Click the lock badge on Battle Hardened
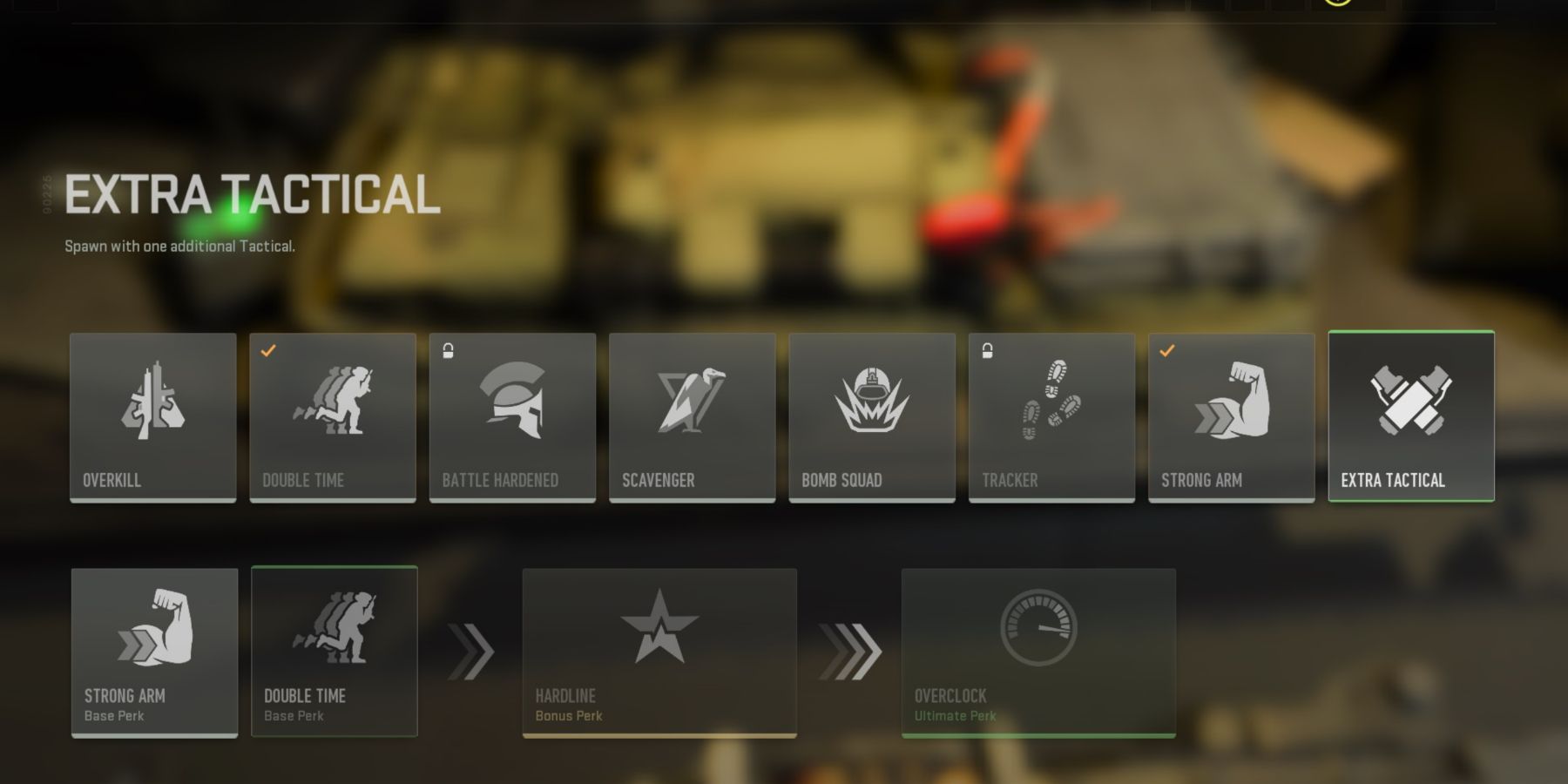 point(447,349)
